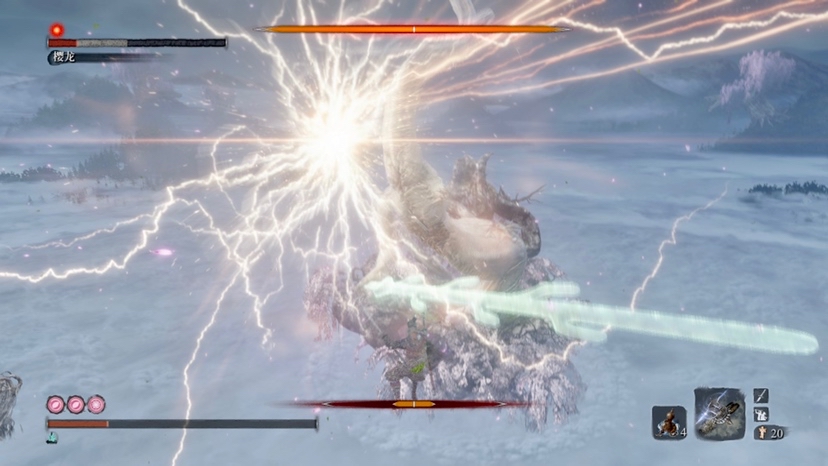Activate the equipped prosthetic tool icon
The width and height of the screenshot is (828, 466).
pyautogui.click(x=719, y=413)
